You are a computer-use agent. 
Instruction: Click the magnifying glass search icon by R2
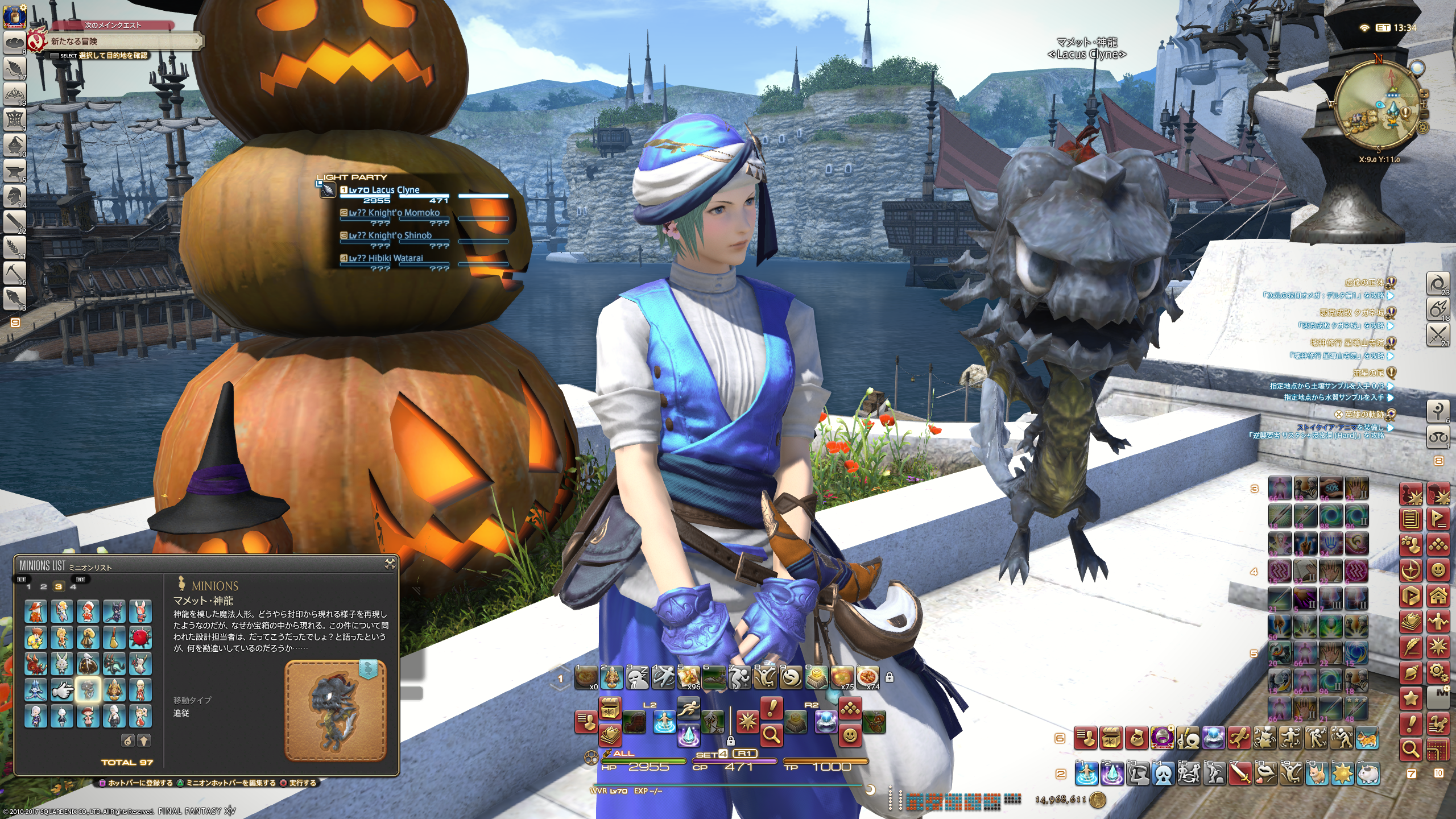point(772,735)
